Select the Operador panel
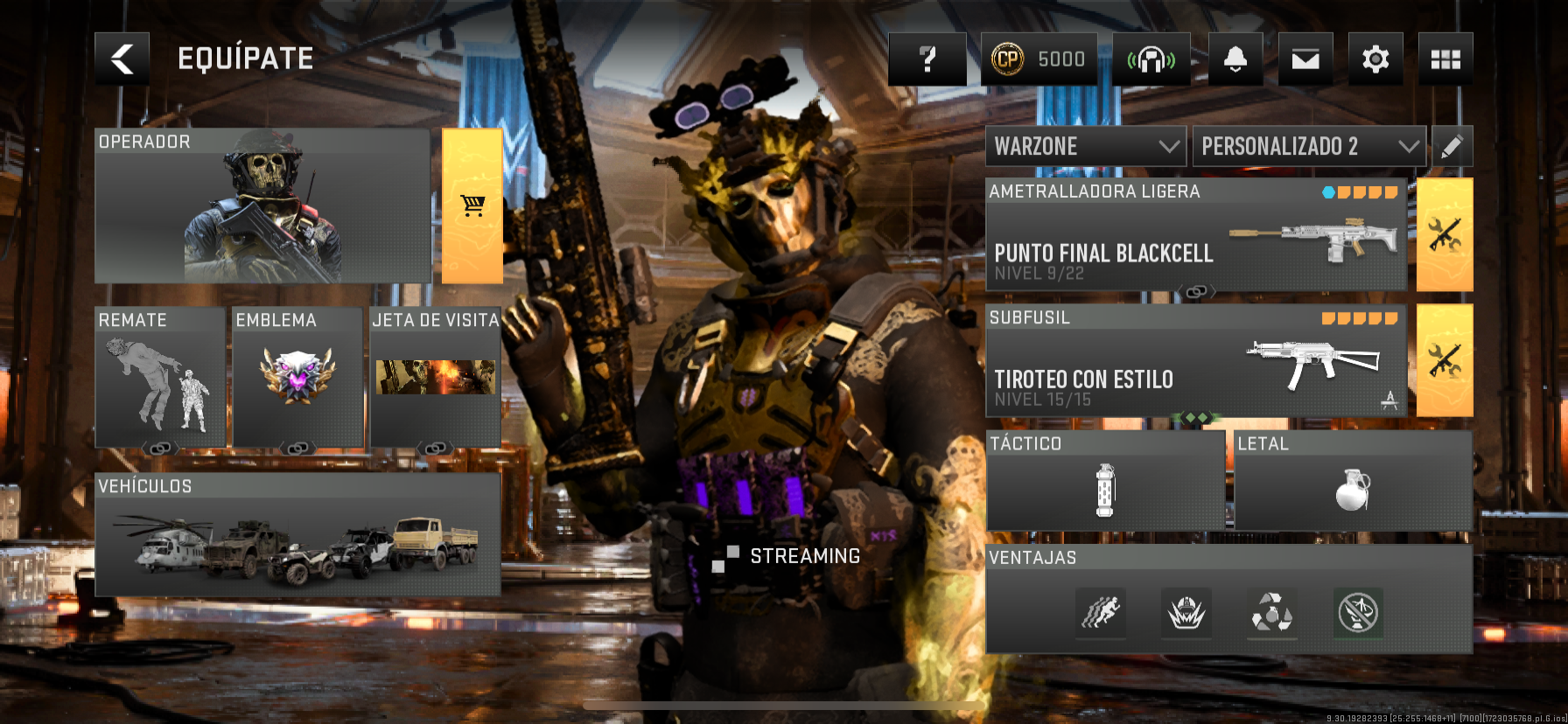The image size is (1568, 724). [x=262, y=206]
